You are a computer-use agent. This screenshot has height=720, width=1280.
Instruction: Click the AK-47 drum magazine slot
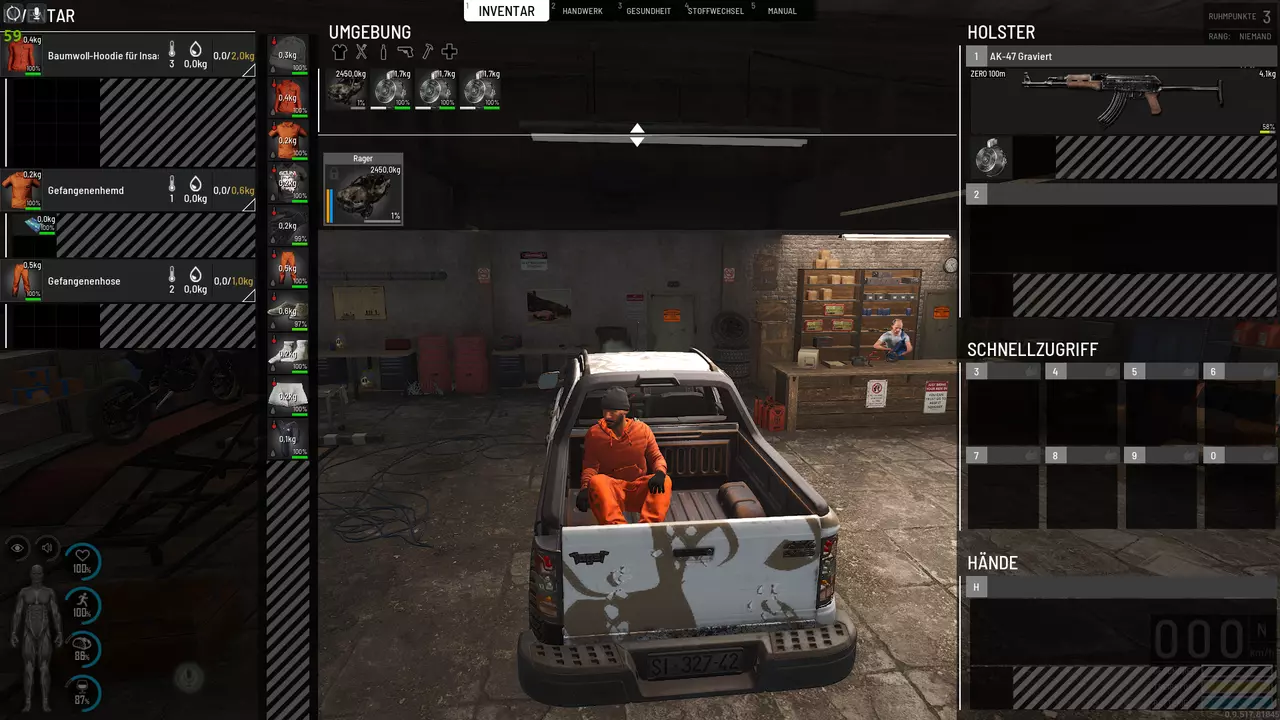990,158
